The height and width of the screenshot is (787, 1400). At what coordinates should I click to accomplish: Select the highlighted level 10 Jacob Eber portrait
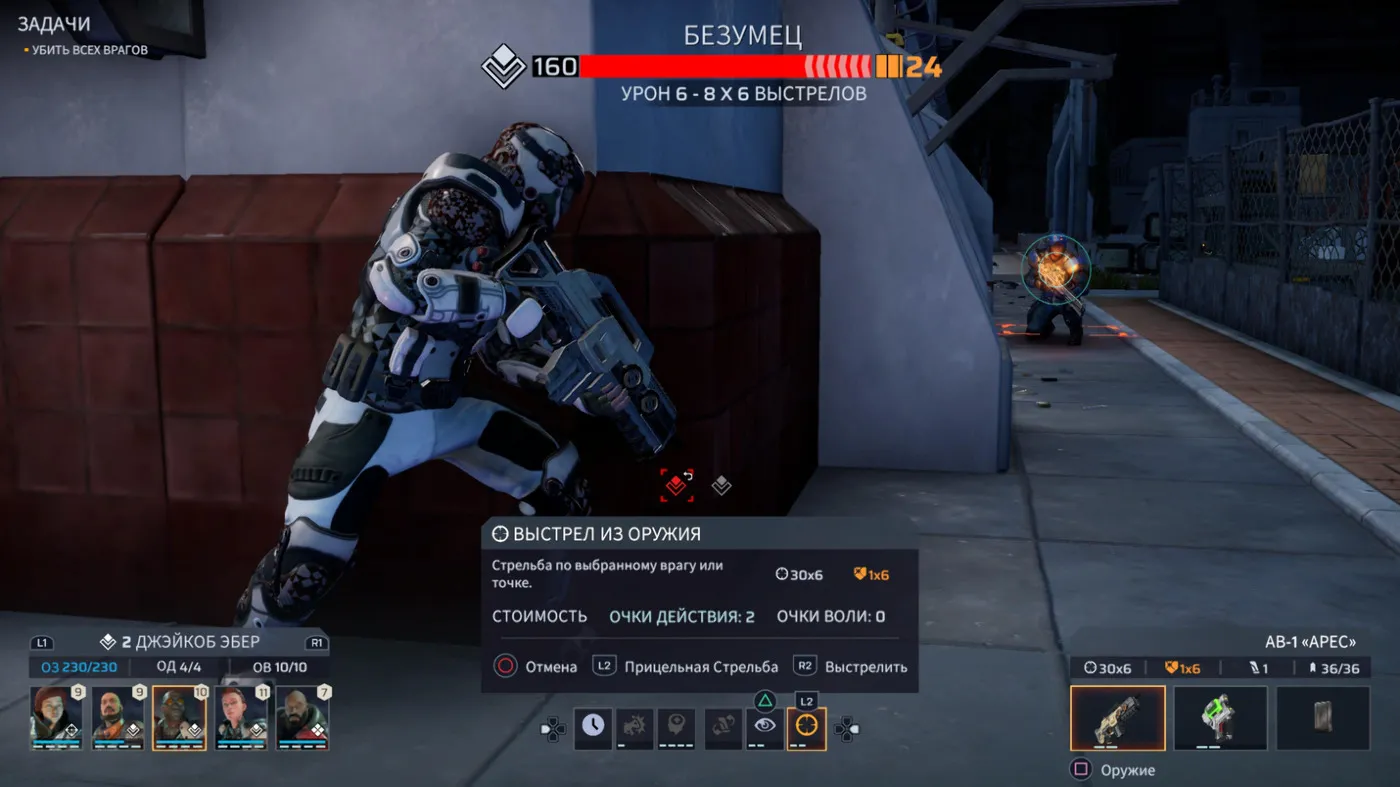pyautogui.click(x=179, y=716)
